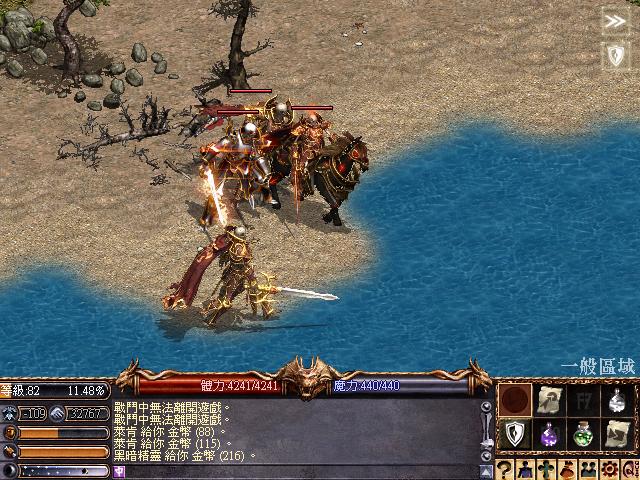
Task: Use the white potion flask
Action: tap(617, 401)
